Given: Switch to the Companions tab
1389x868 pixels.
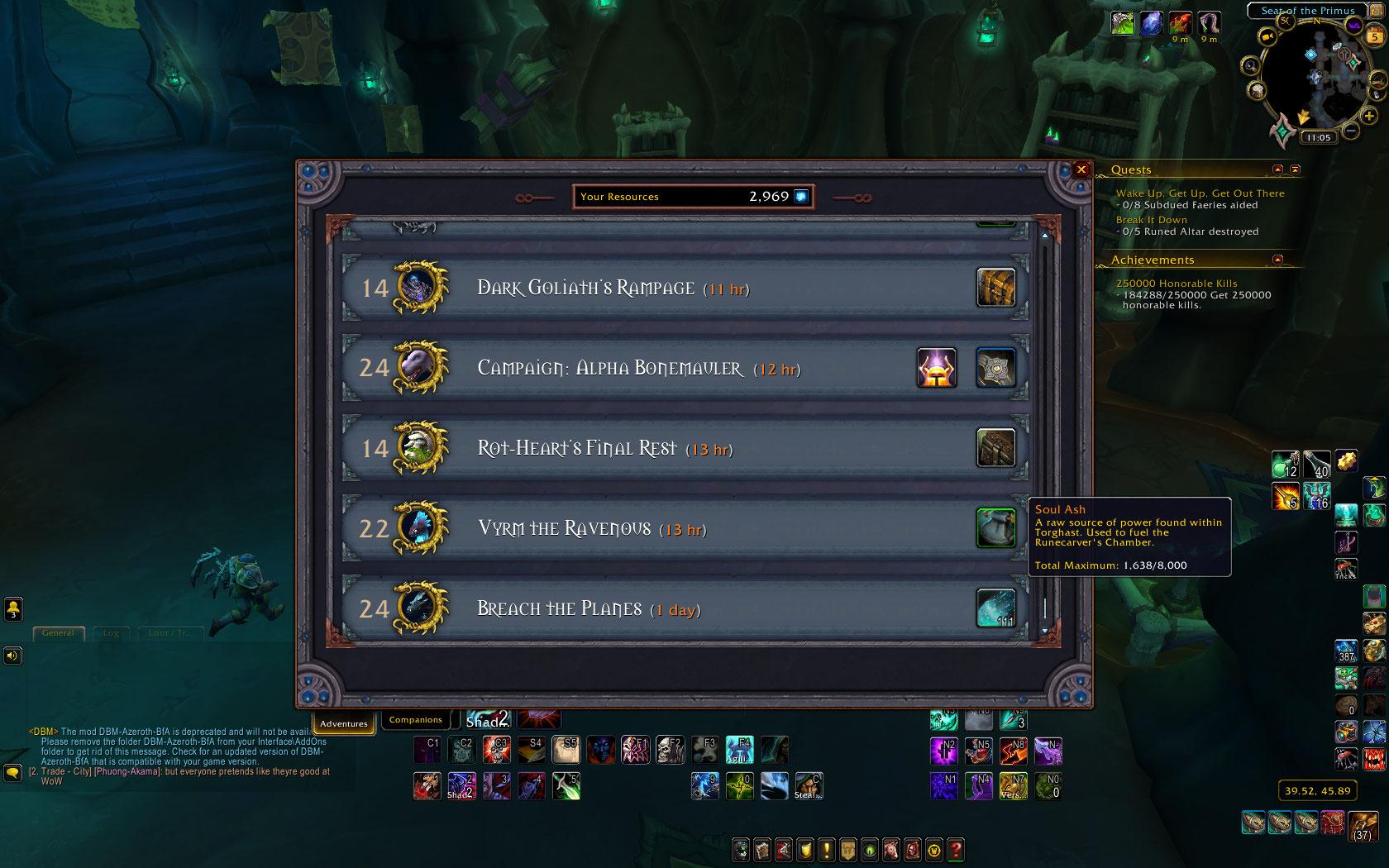Looking at the screenshot, I should pyautogui.click(x=415, y=720).
